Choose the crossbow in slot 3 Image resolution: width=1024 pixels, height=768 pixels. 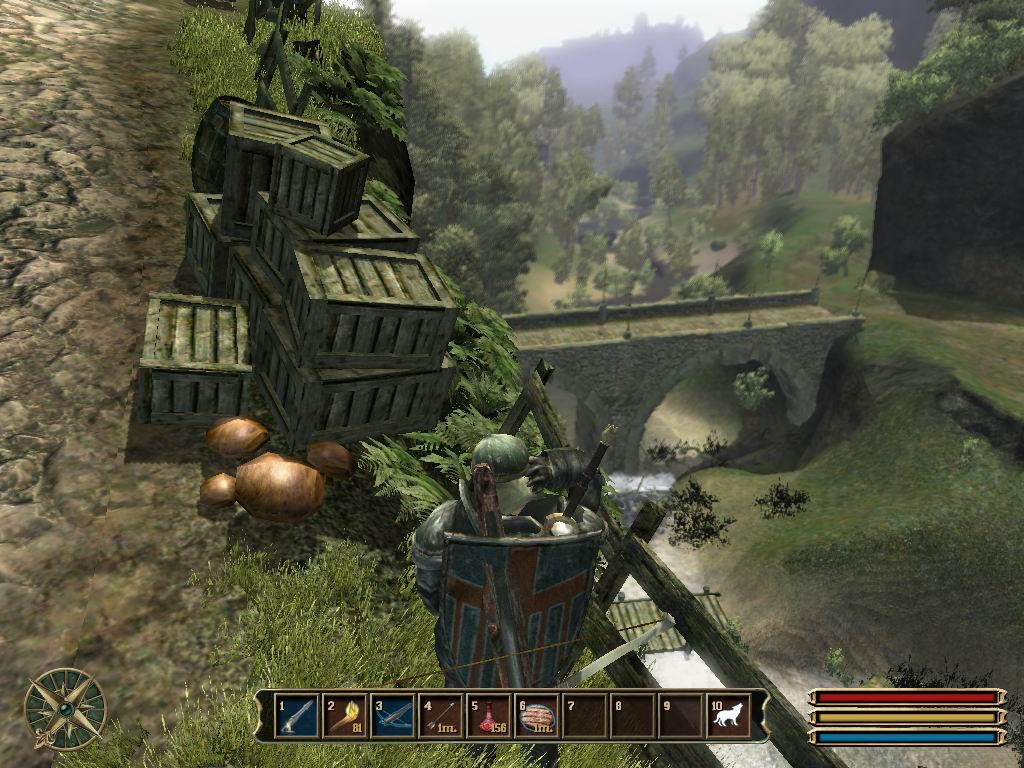[x=393, y=716]
